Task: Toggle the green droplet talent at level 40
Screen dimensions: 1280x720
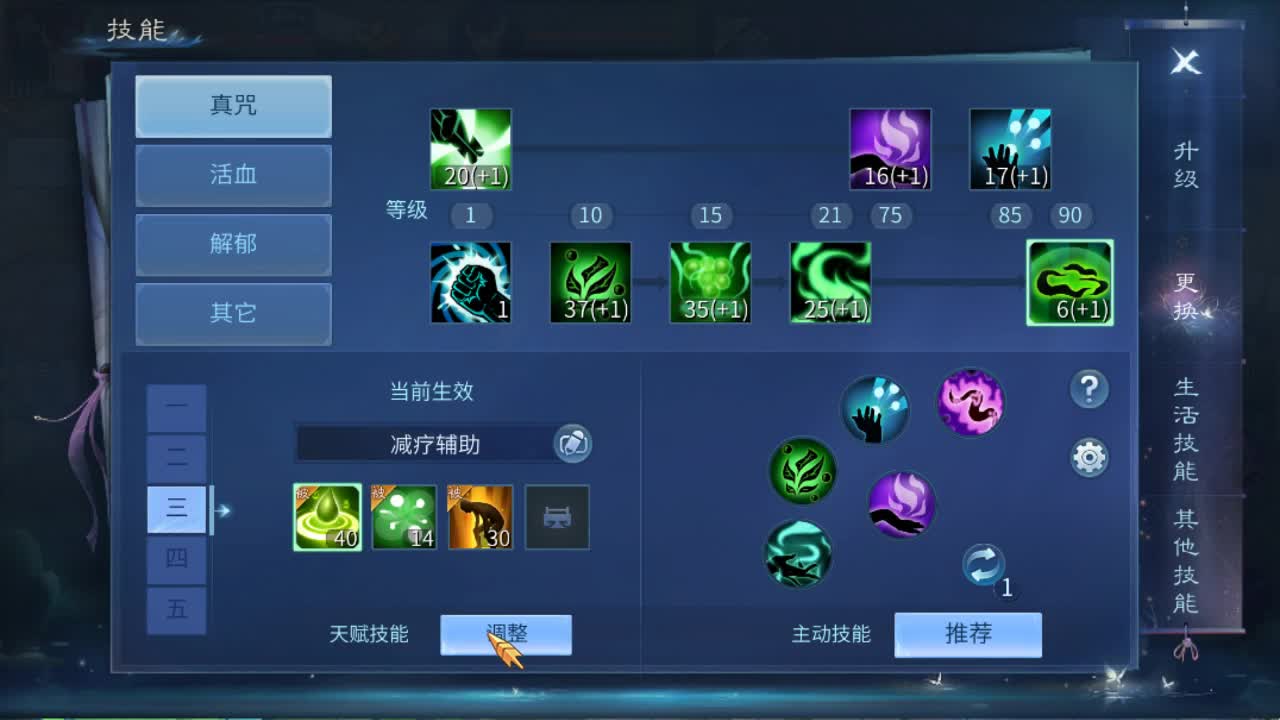Action: pos(327,516)
